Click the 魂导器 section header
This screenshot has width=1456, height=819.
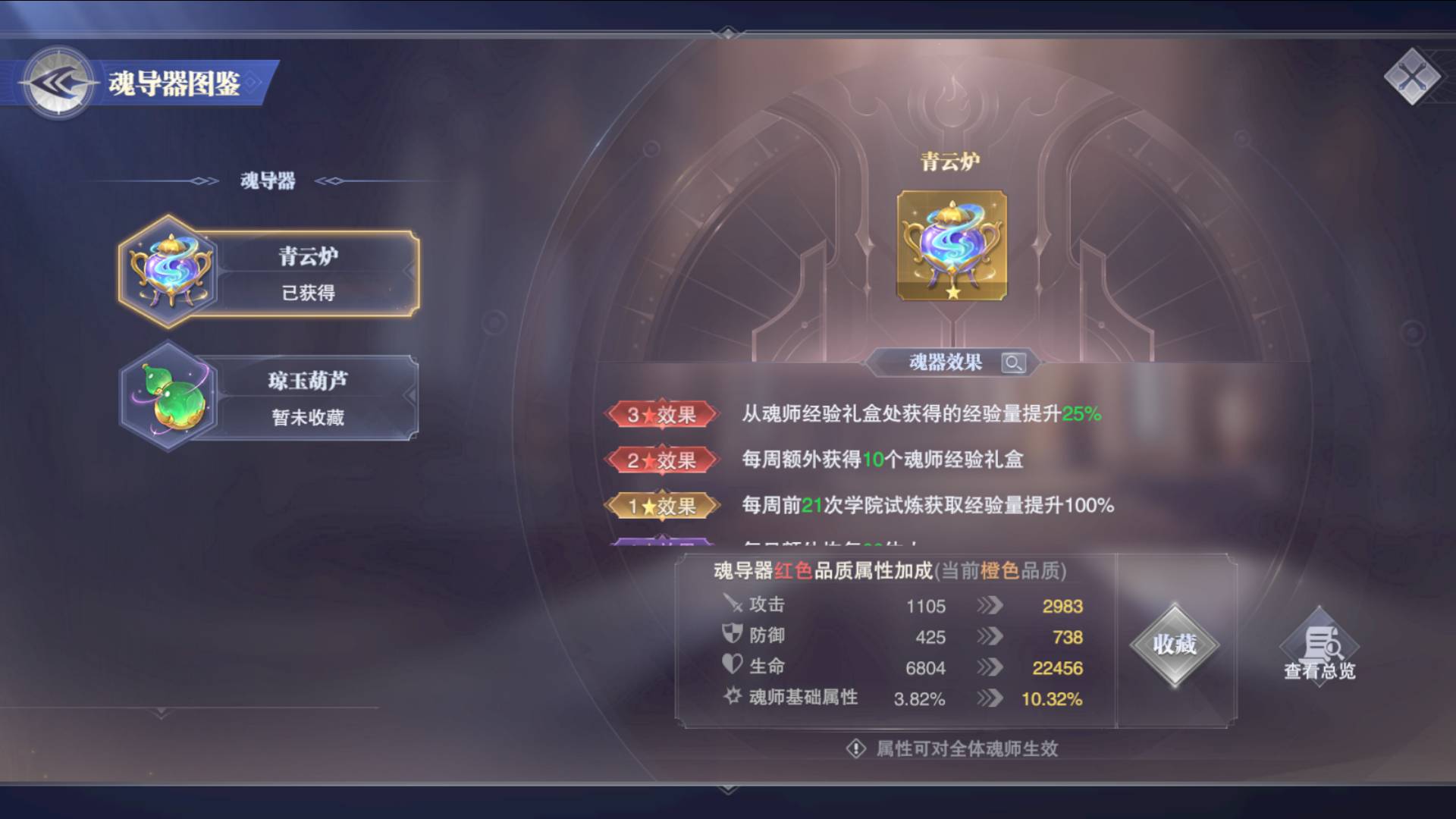point(267,180)
